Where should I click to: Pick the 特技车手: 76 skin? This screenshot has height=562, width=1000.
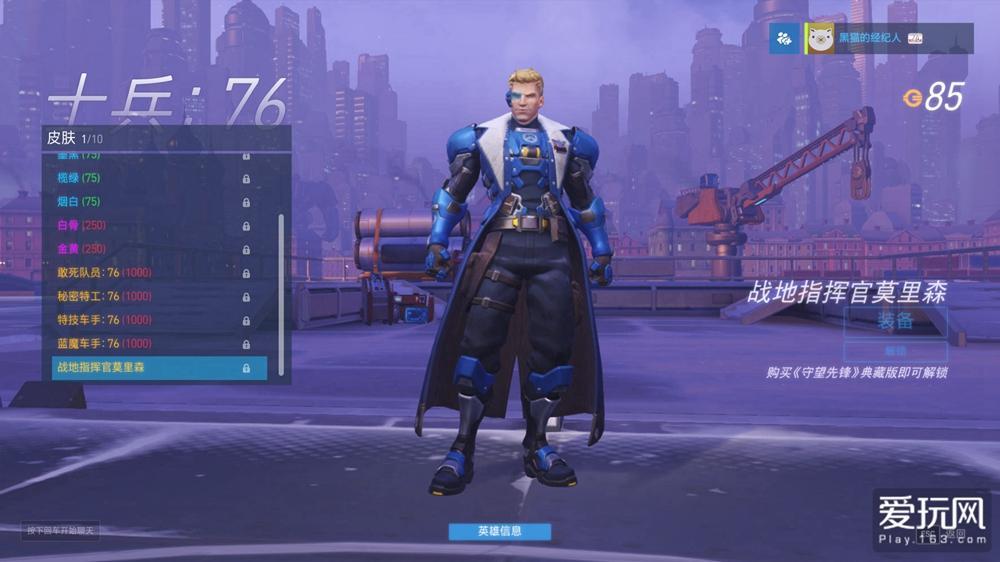coord(150,320)
